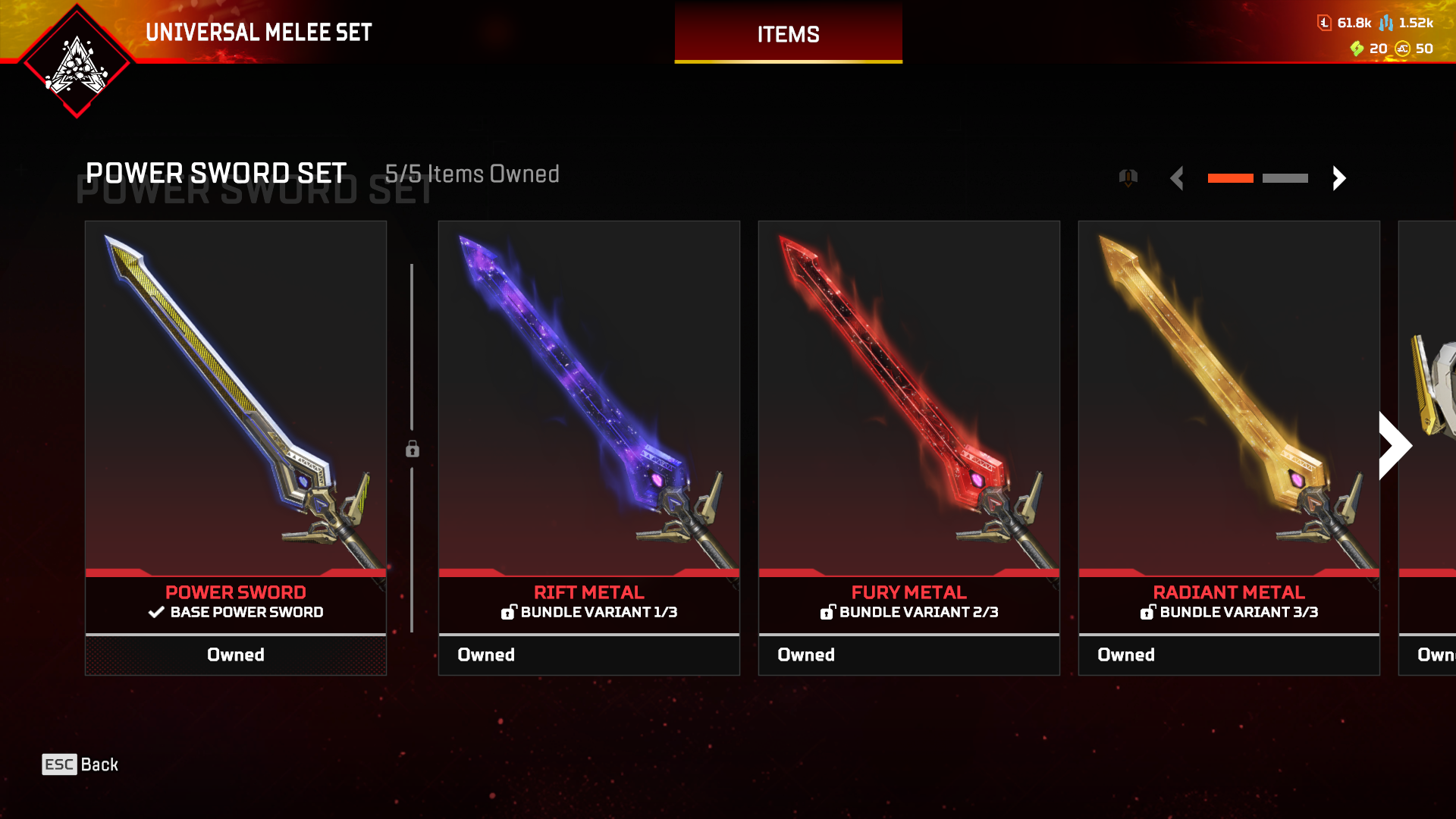Screen dimensions: 1456x819
Task: Select the Owned toggle under Fury Metal
Action: pos(908,654)
